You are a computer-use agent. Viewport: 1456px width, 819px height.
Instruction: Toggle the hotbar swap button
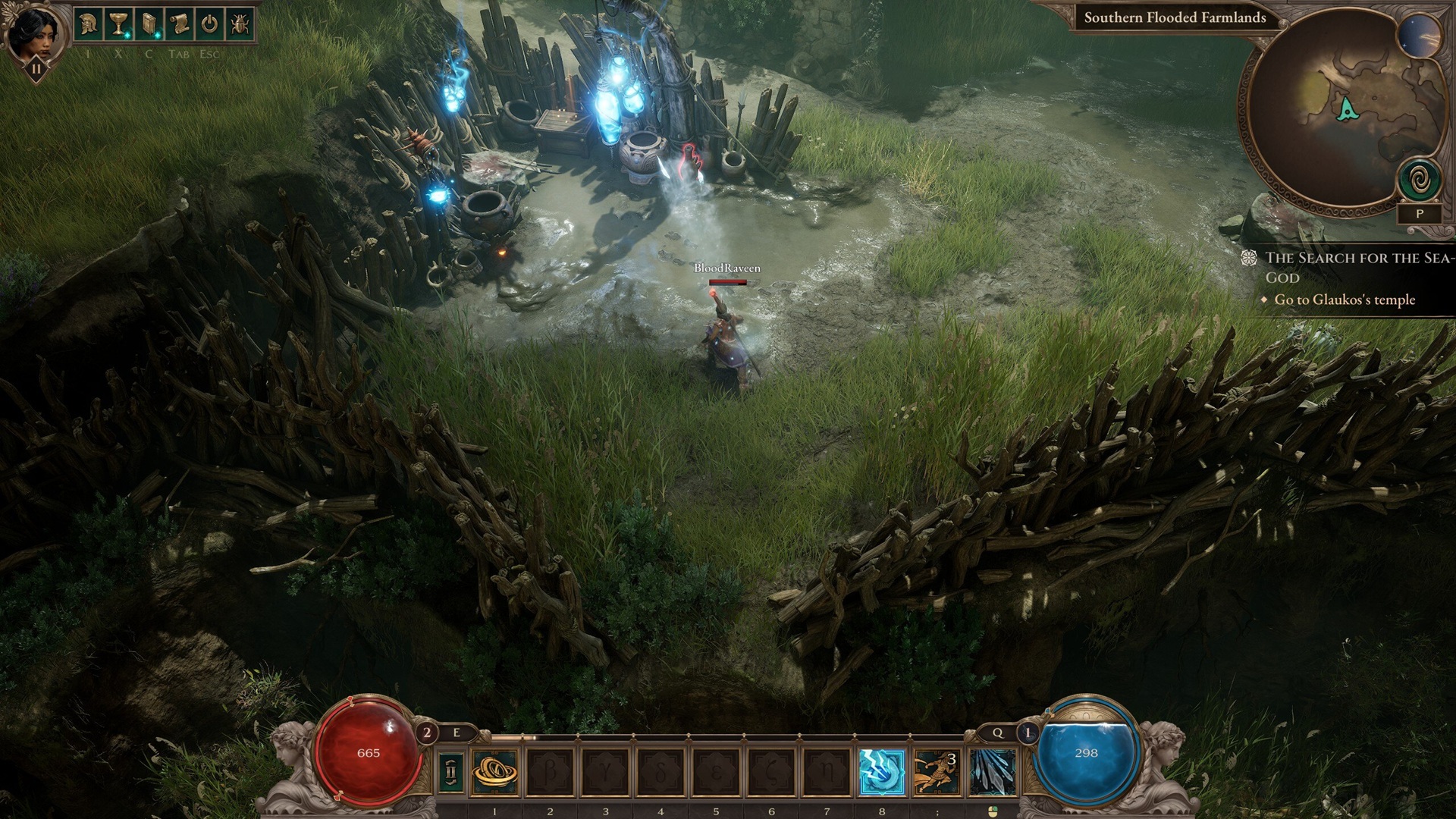coord(452,772)
